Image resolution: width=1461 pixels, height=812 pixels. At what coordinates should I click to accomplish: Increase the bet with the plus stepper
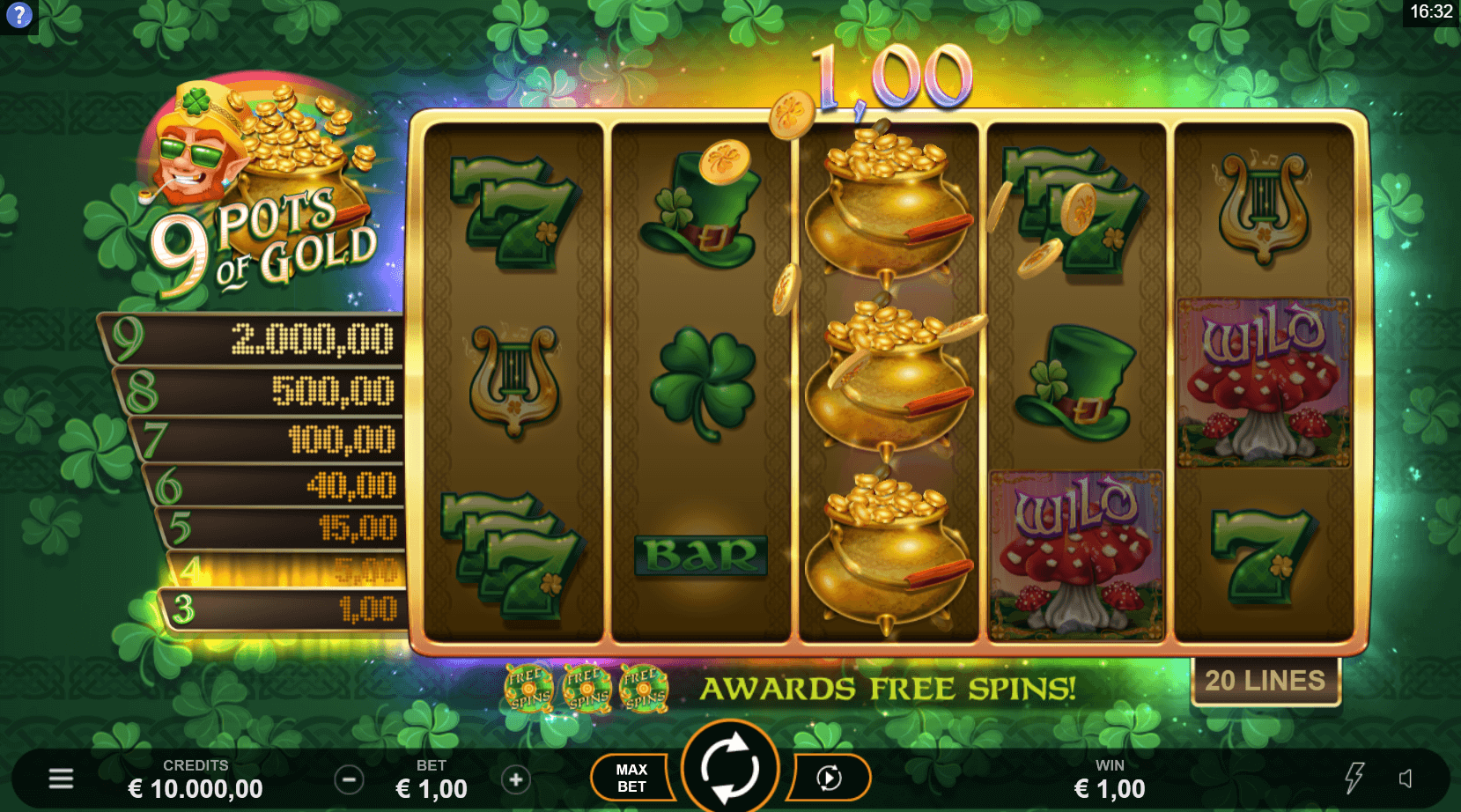[515, 779]
